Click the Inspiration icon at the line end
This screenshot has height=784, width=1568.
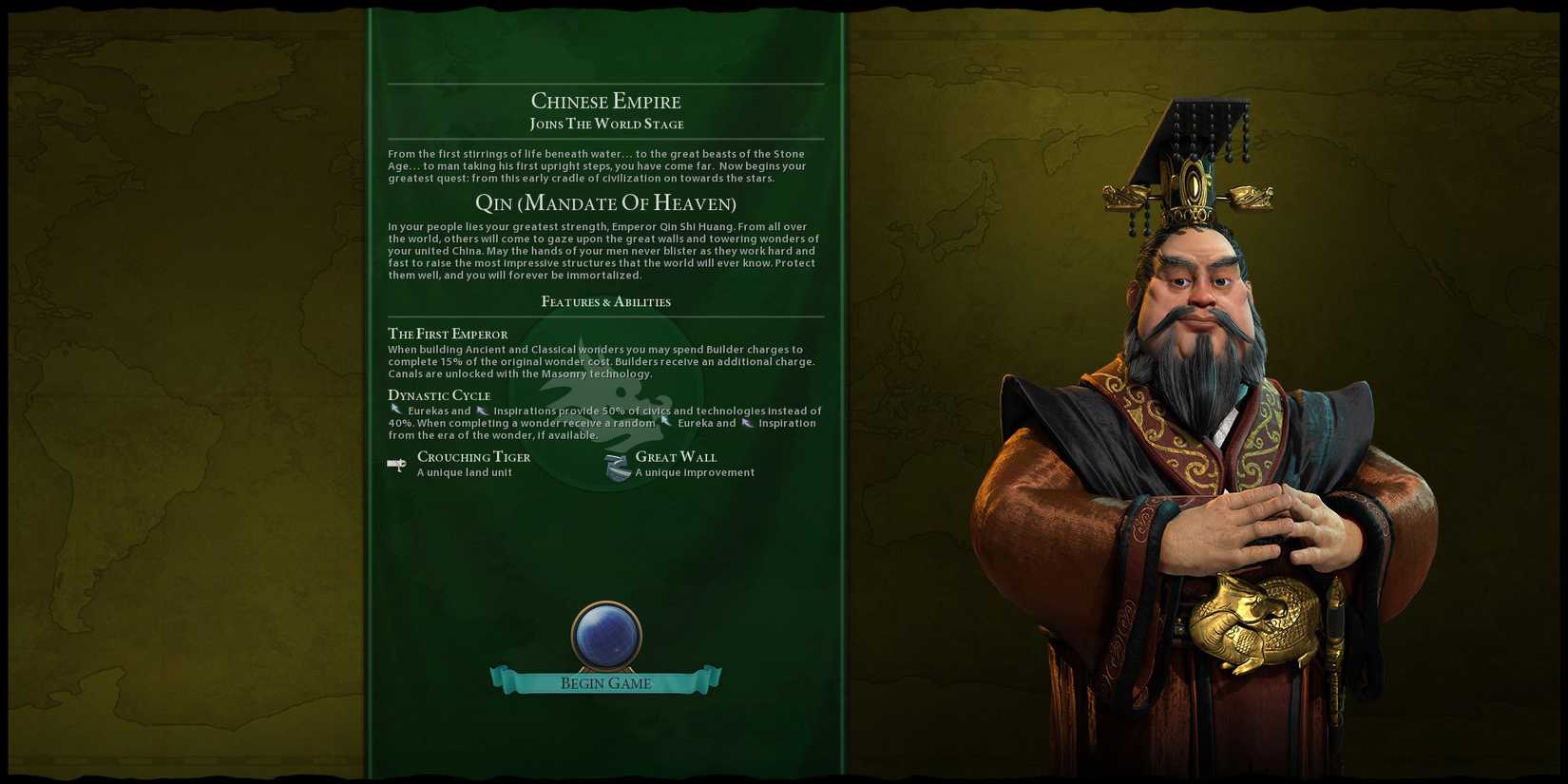(746, 422)
